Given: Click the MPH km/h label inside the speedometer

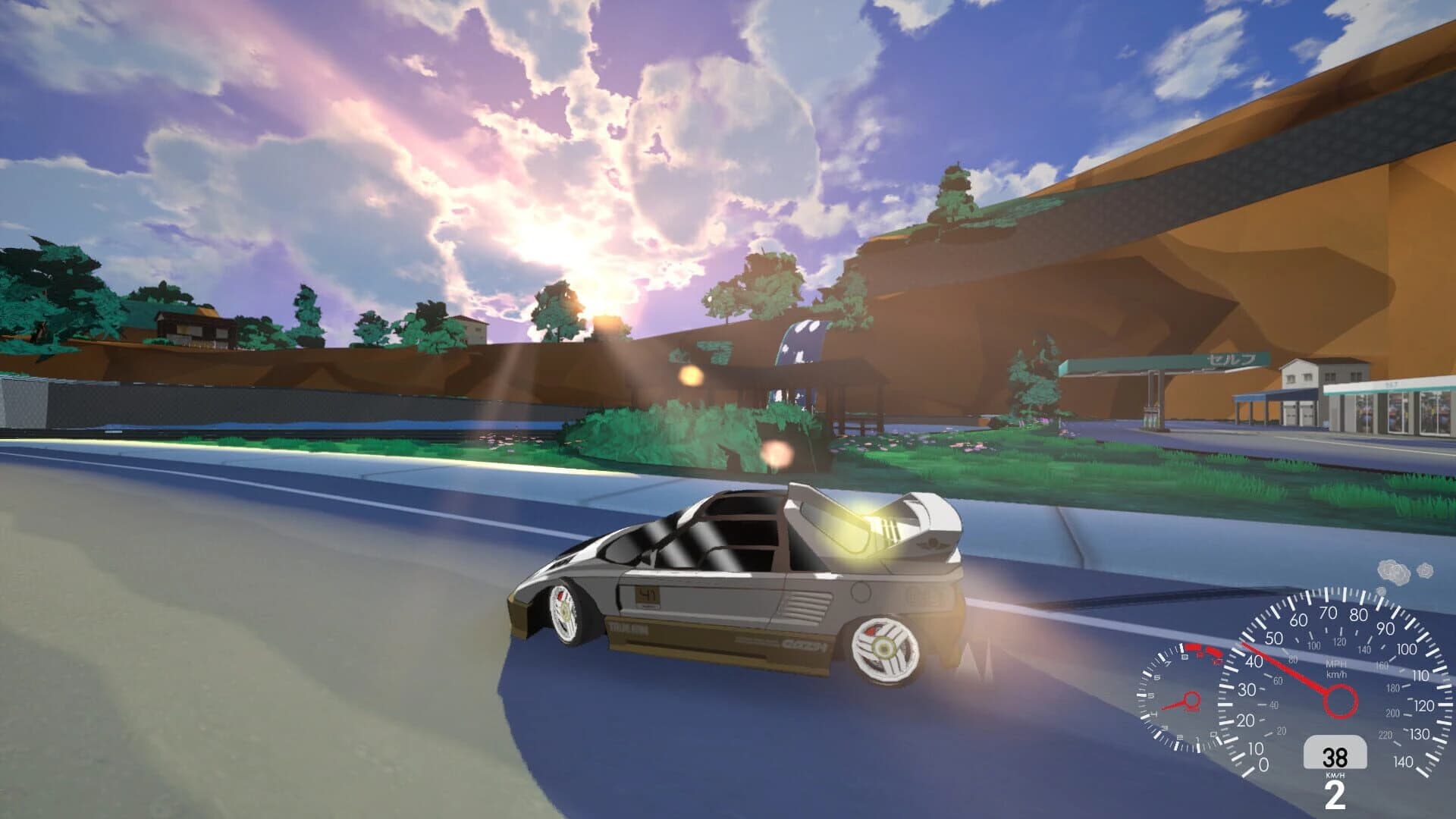Looking at the screenshot, I should 1336,669.
